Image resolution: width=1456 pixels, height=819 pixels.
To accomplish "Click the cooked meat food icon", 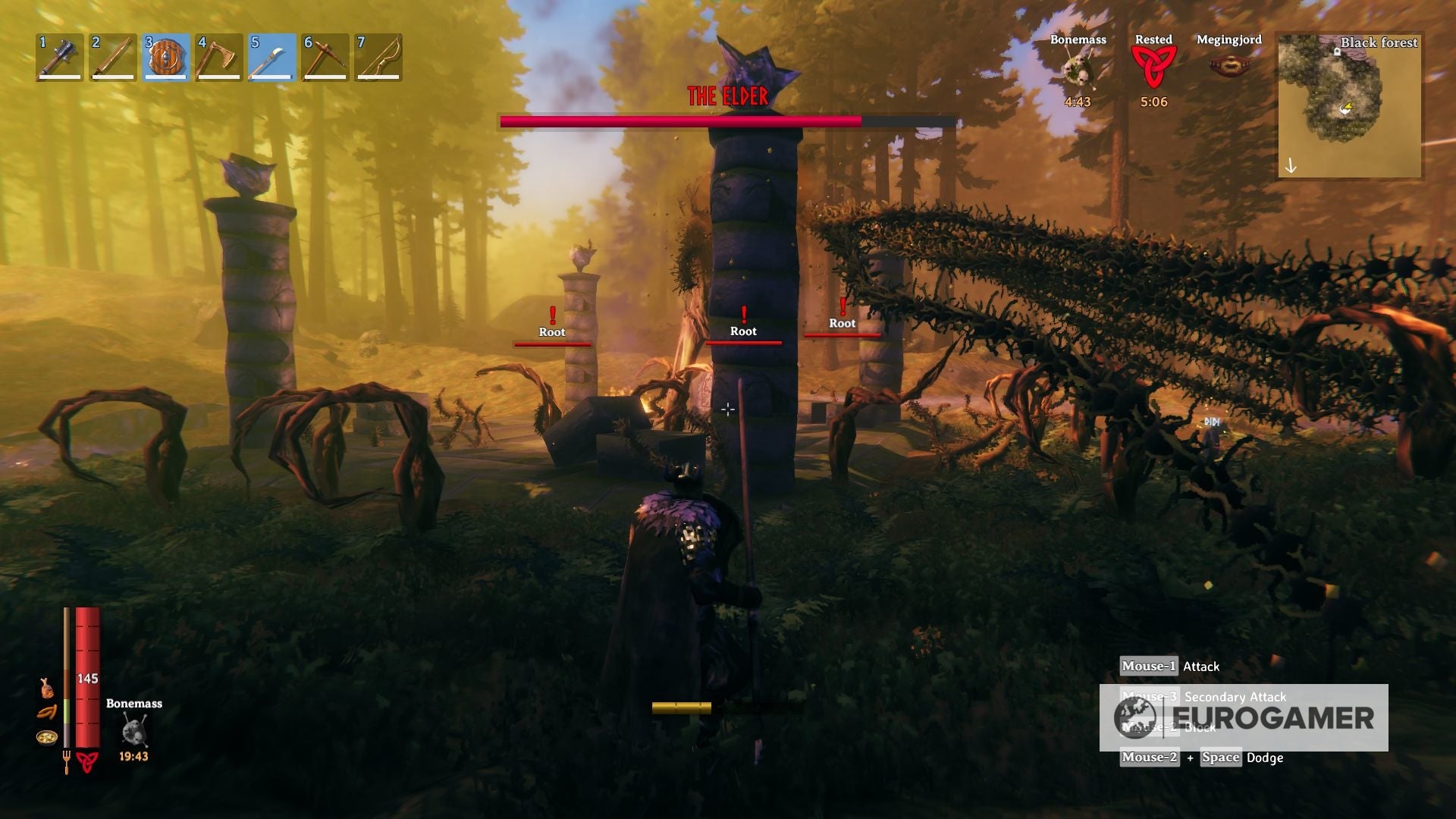I will pyautogui.click(x=47, y=688).
